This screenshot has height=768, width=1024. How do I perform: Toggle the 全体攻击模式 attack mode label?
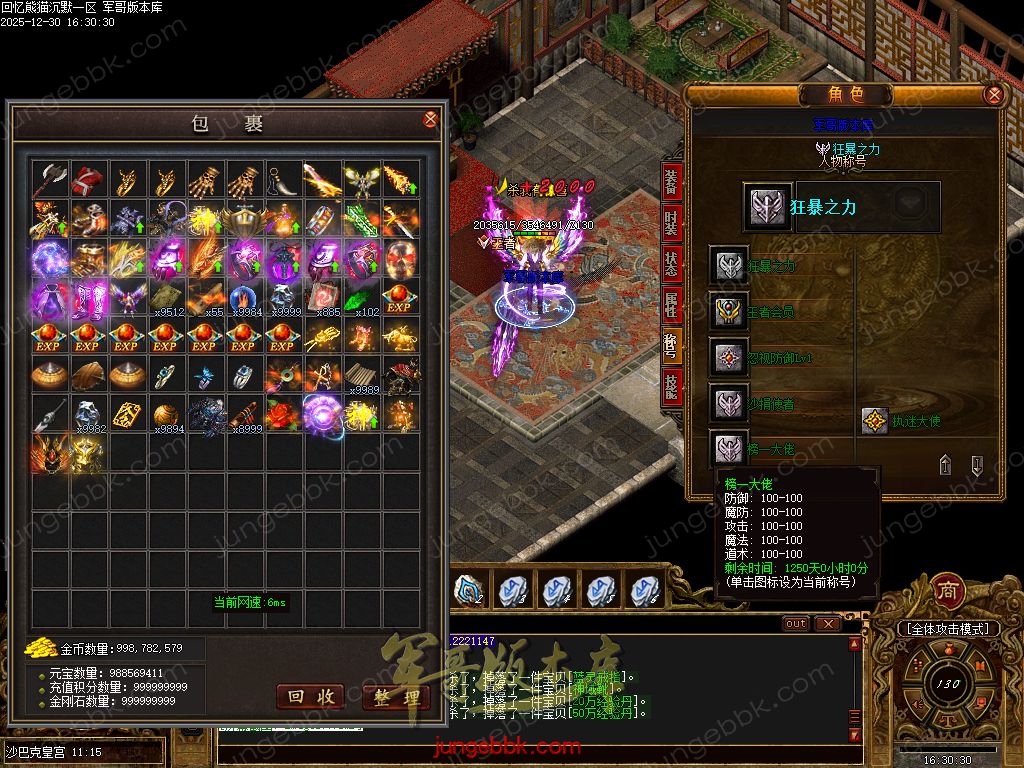[x=947, y=629]
